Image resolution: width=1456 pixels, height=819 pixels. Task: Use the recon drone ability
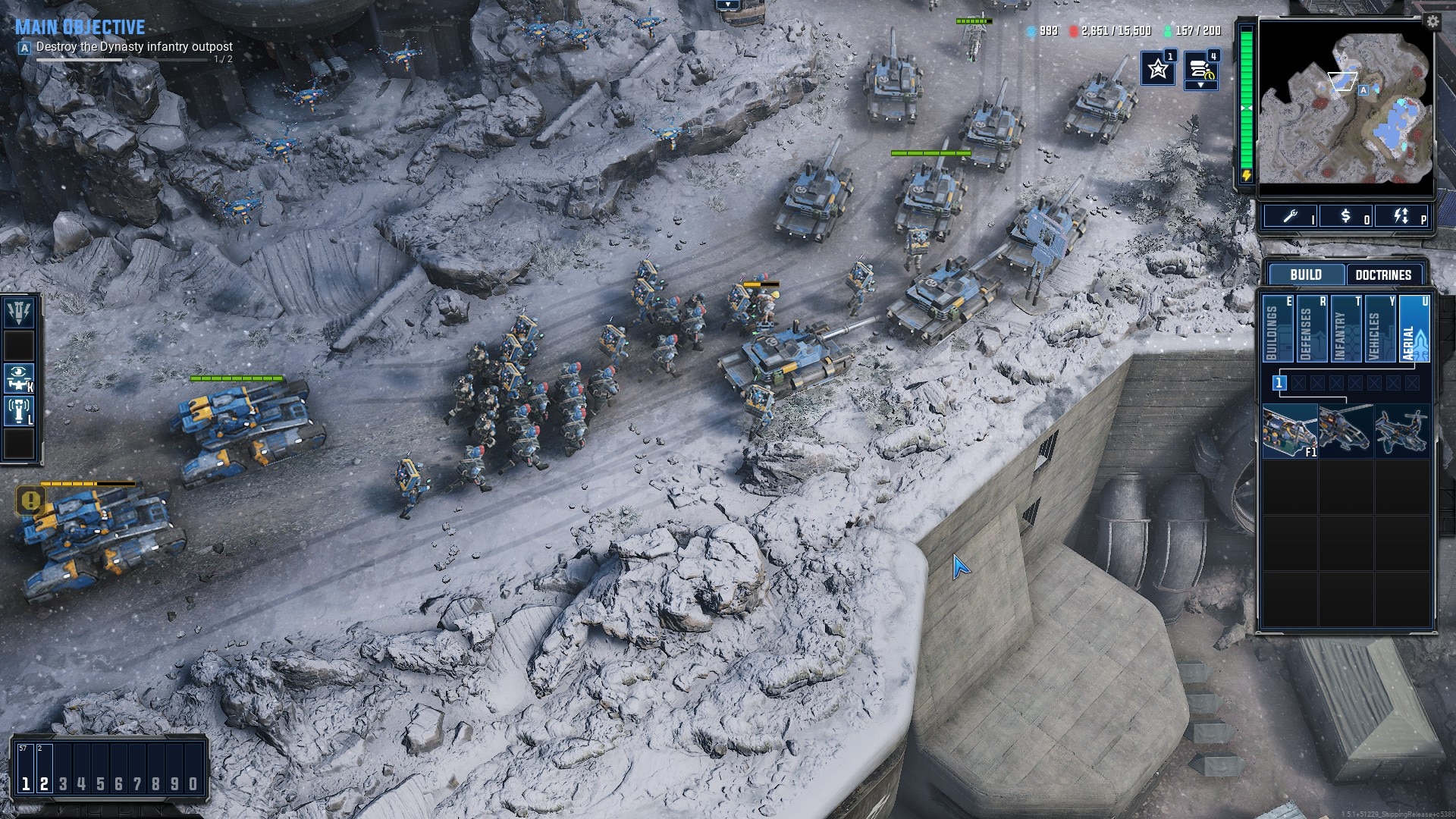tap(19, 378)
